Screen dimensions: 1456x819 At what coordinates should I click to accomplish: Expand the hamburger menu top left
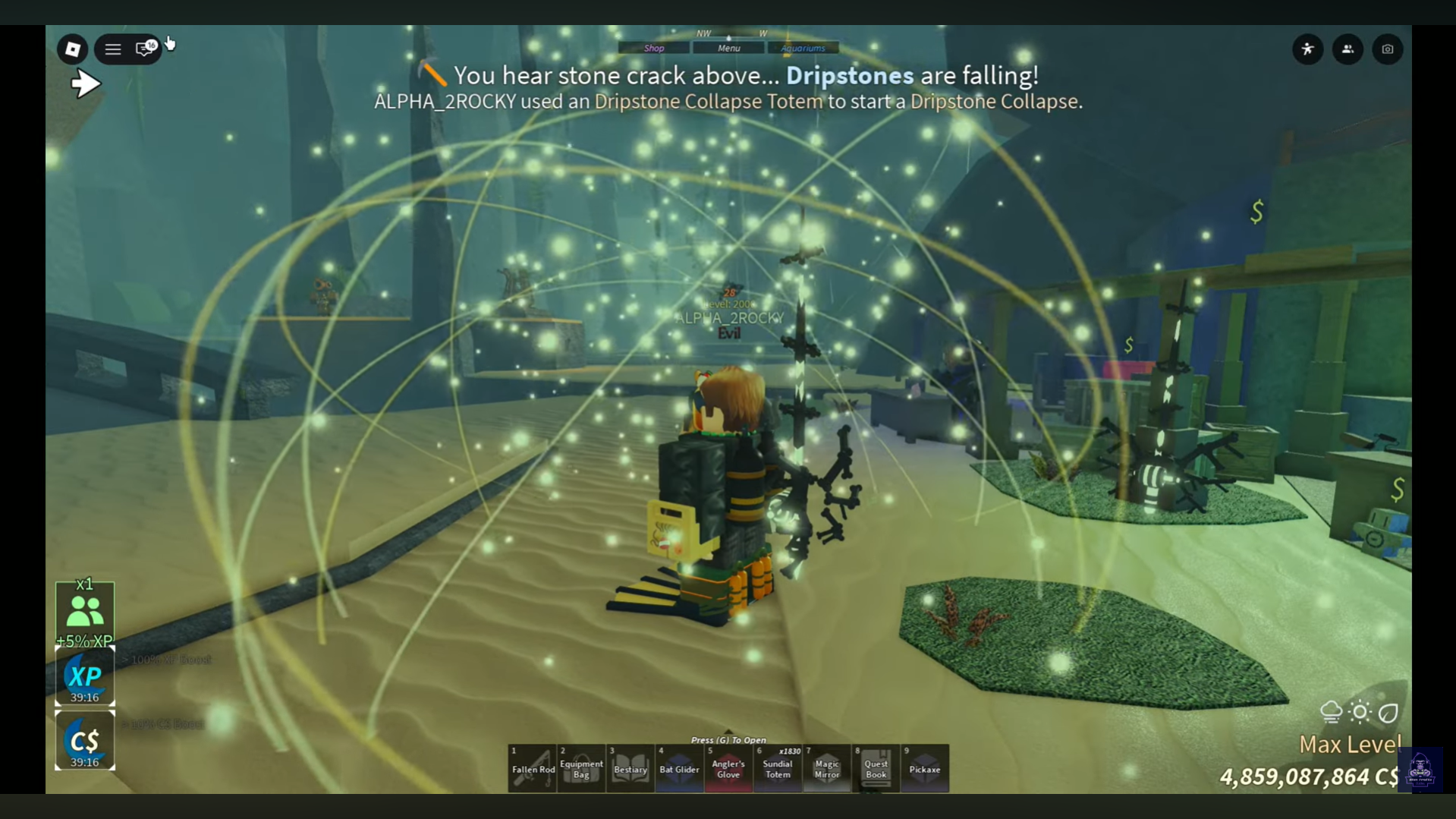[x=112, y=49]
